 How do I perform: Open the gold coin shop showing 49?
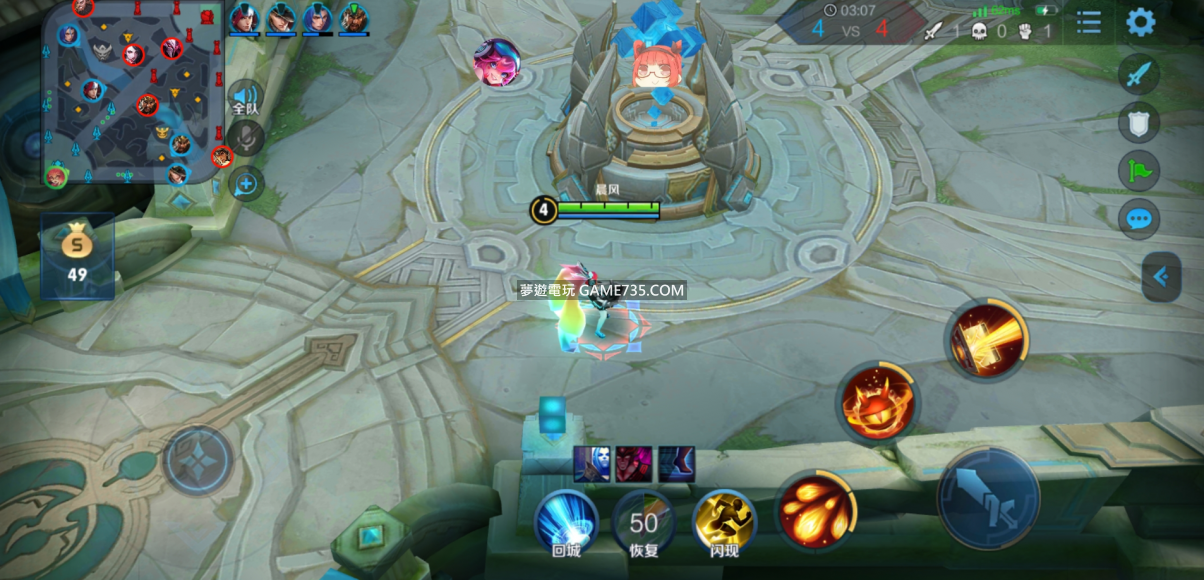click(77, 254)
